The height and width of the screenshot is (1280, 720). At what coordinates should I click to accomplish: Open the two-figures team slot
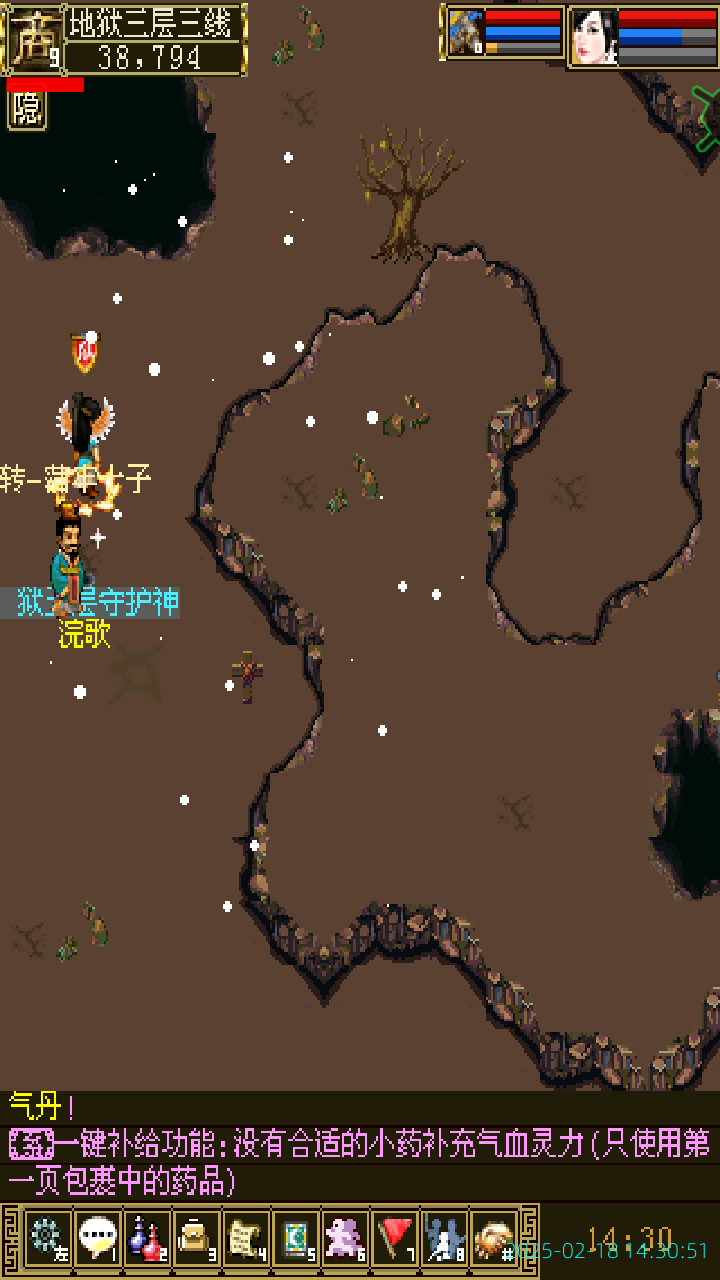pos(444,1238)
